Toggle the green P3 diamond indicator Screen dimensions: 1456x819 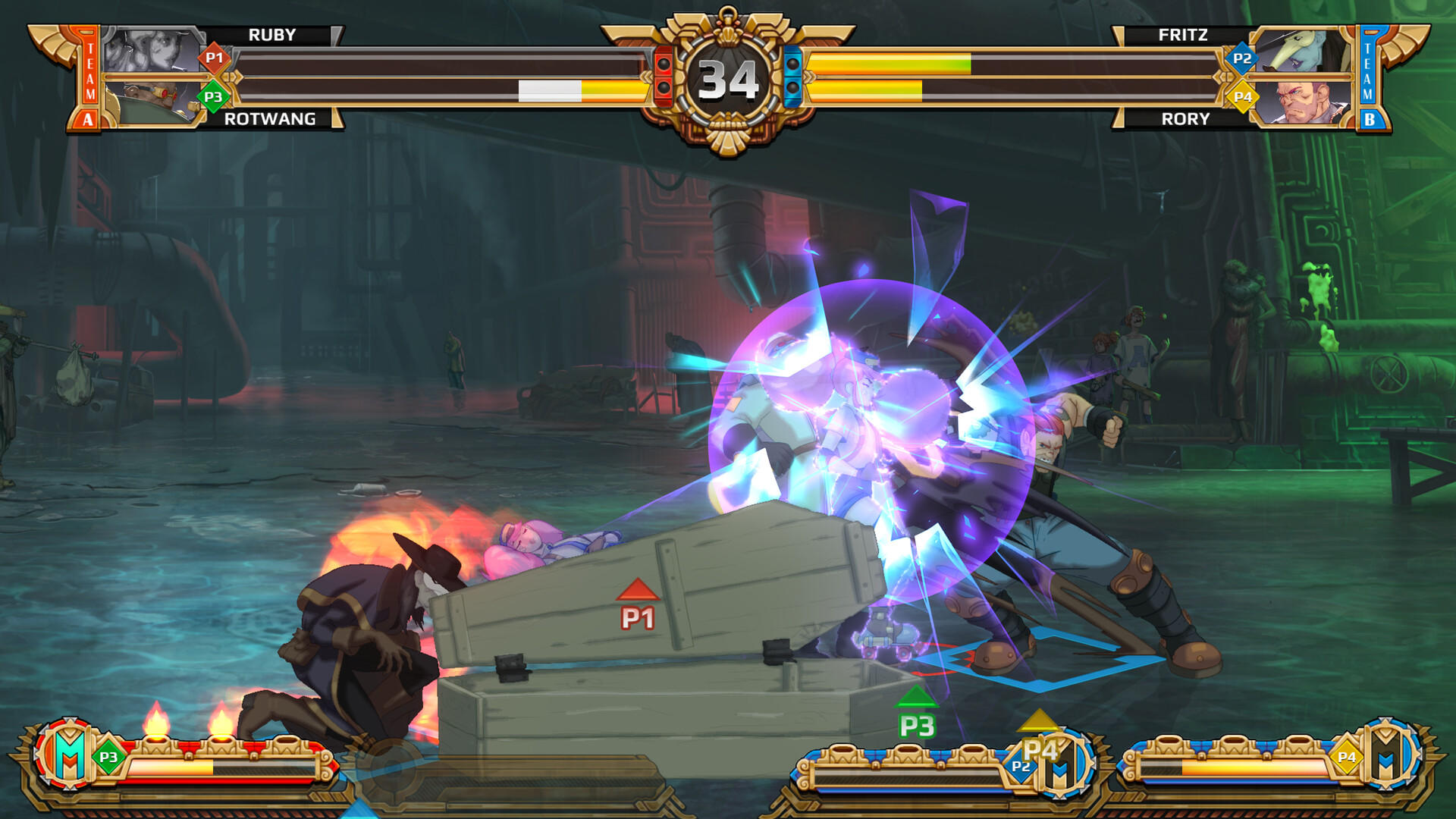tap(213, 96)
